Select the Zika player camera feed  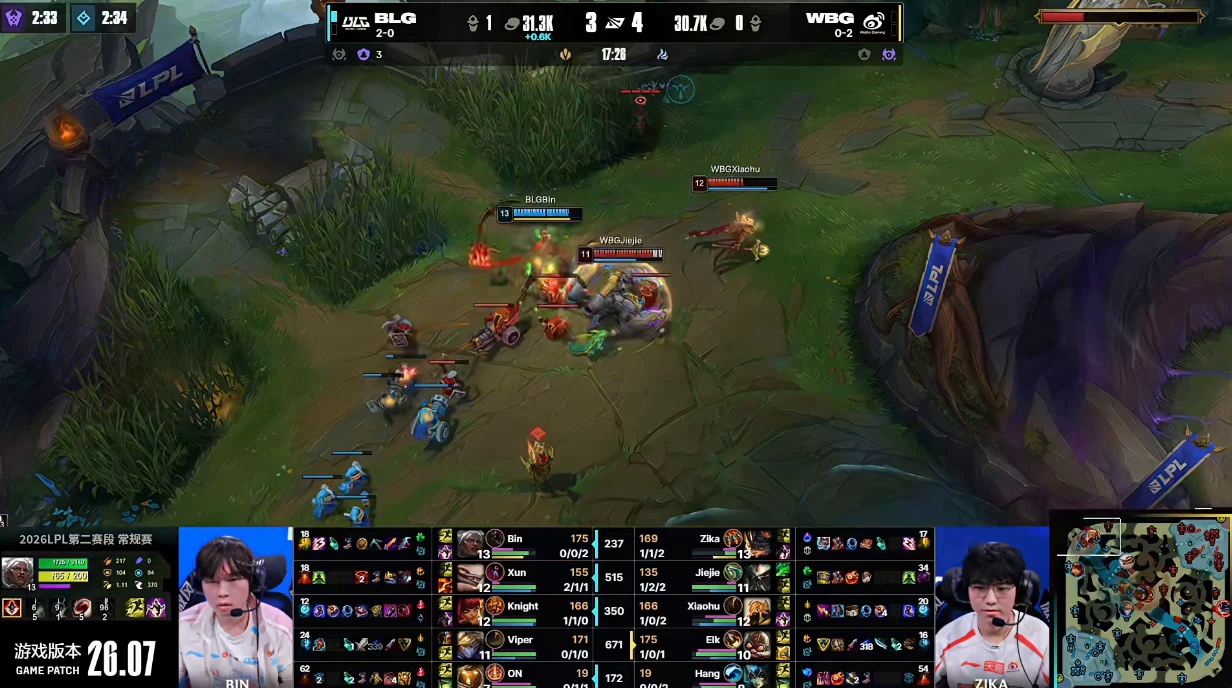[991, 606]
